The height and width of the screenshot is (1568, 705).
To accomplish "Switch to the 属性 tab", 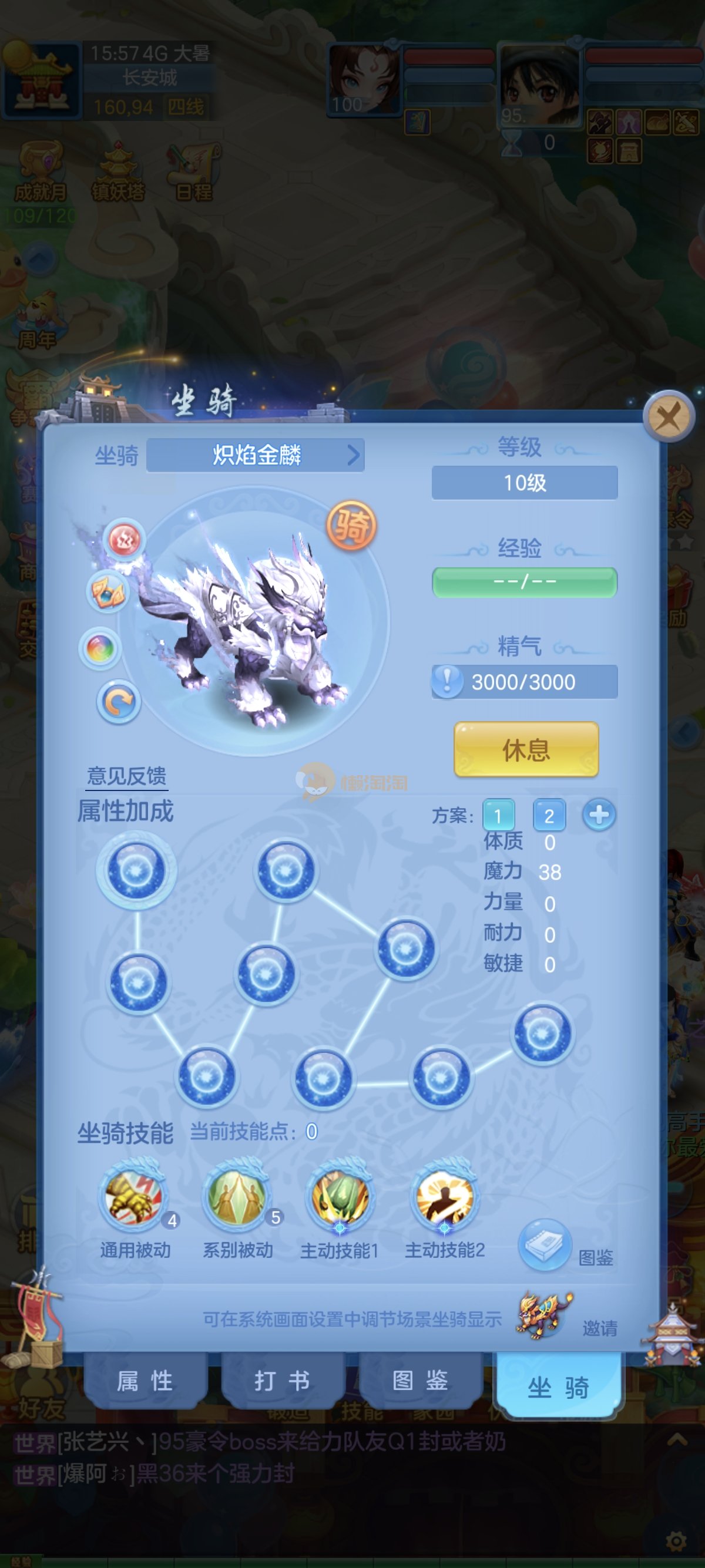I will (x=145, y=1382).
